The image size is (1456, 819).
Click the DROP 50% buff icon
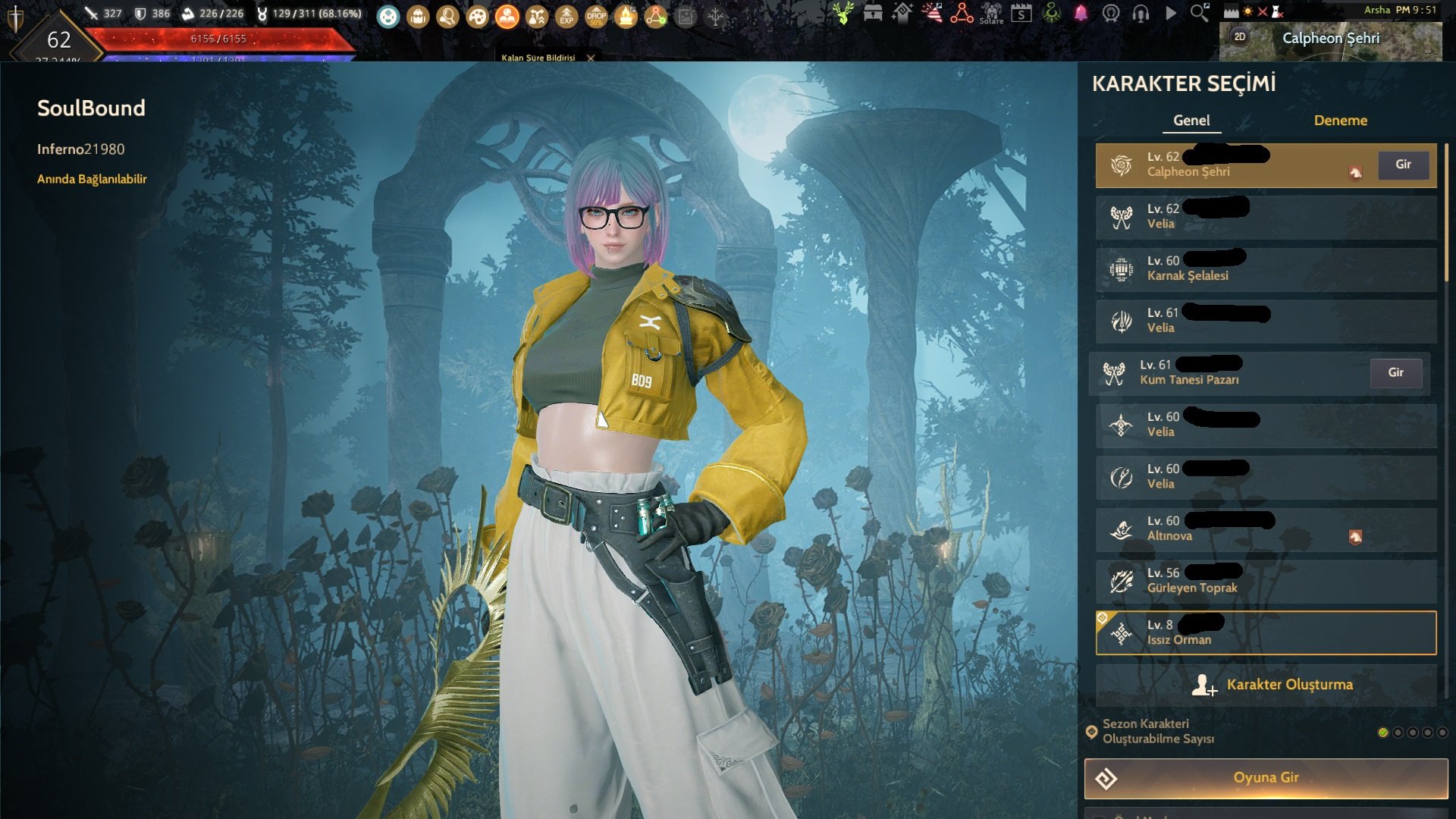coord(596,16)
